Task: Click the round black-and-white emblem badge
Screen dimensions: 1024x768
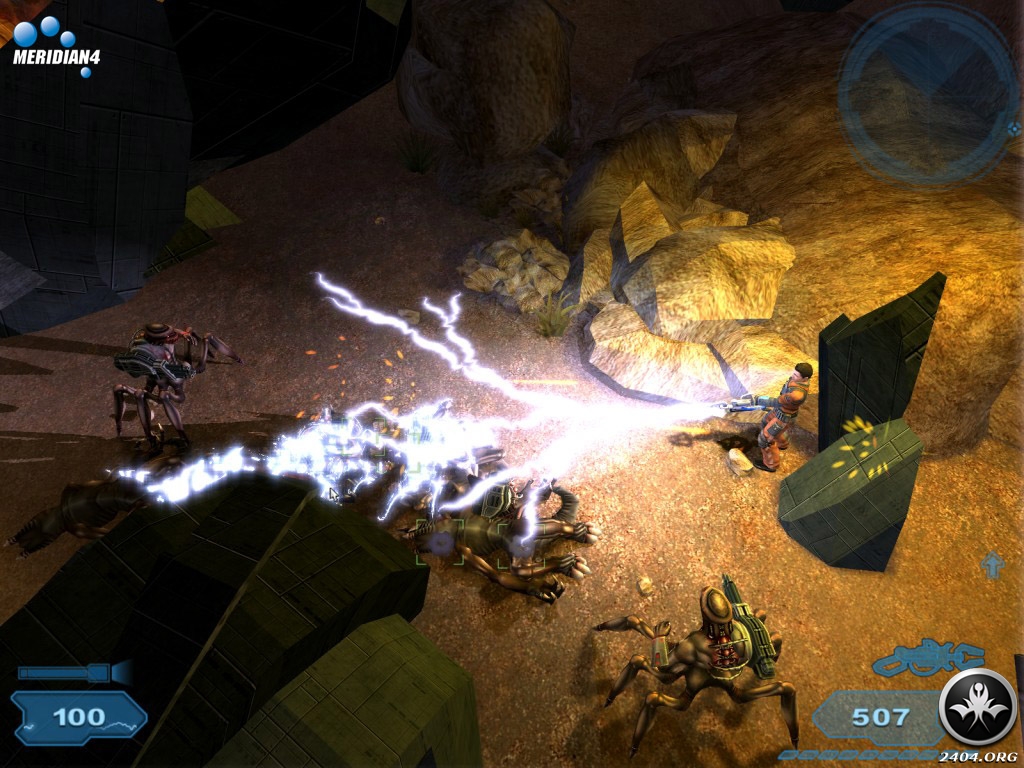Action: [x=979, y=708]
